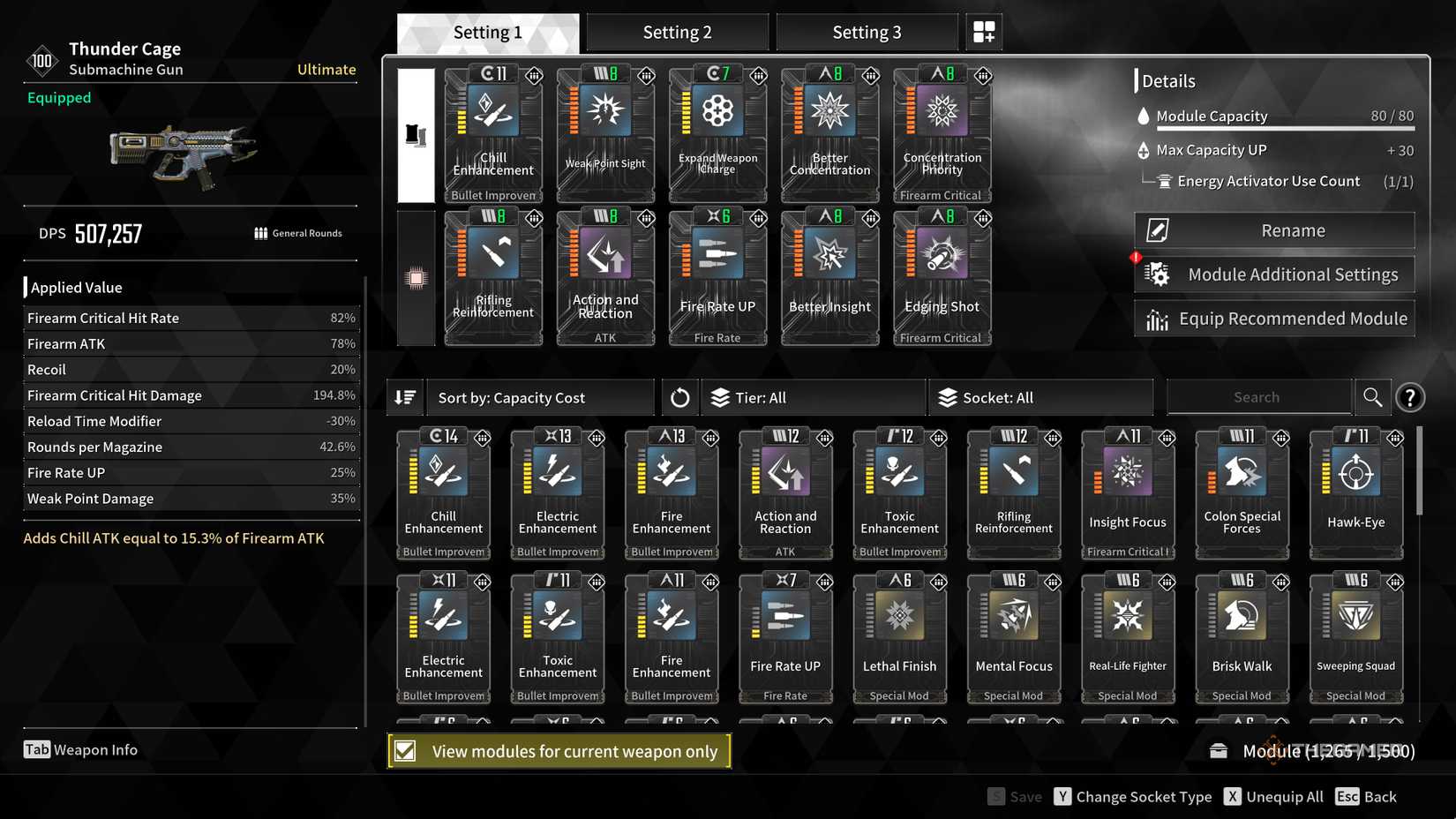Select the equipped Chill Enhancement module
This screenshot has height=819, width=1456.
(x=493, y=132)
